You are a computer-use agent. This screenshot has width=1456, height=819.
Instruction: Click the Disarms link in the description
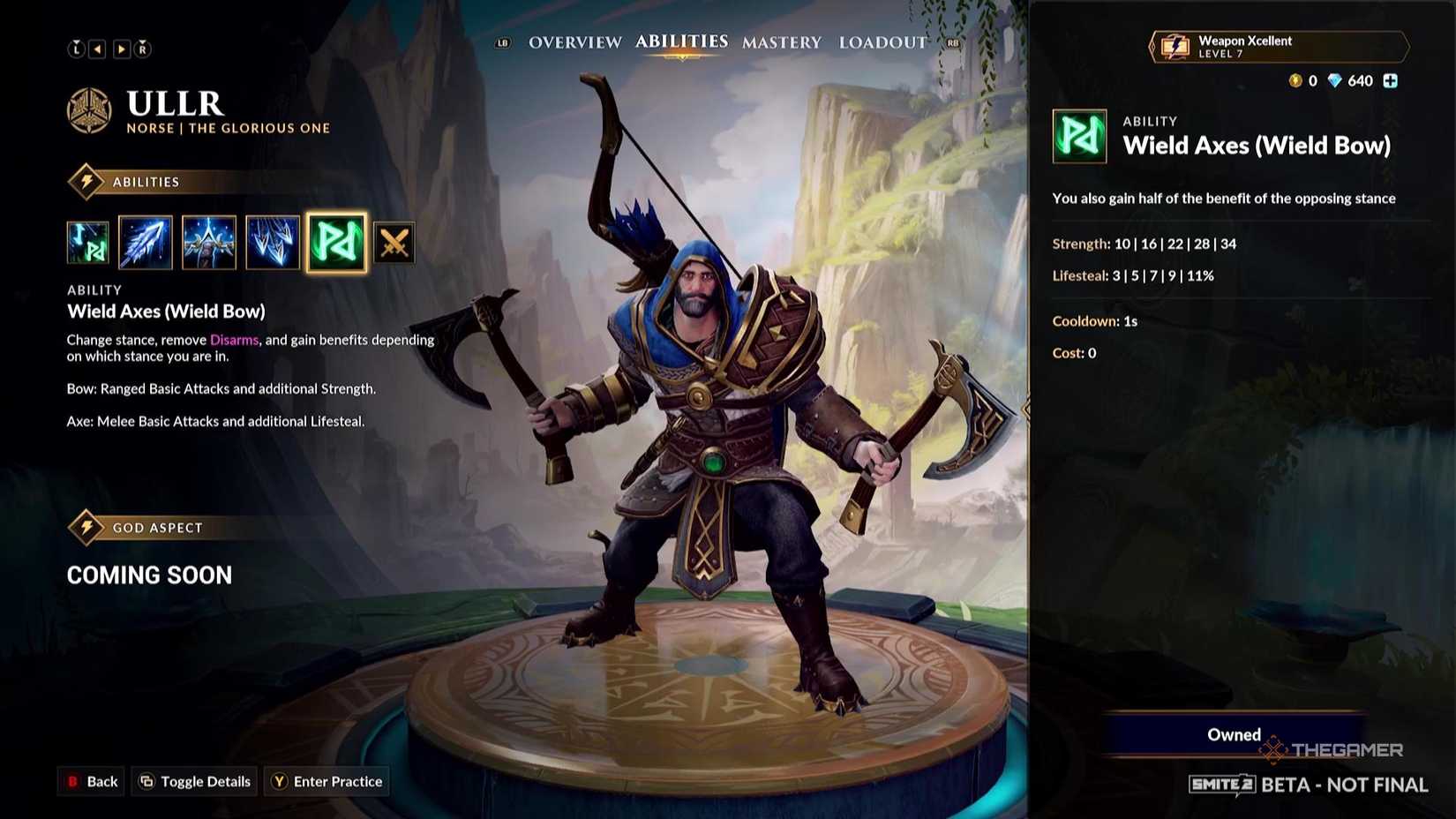point(234,339)
